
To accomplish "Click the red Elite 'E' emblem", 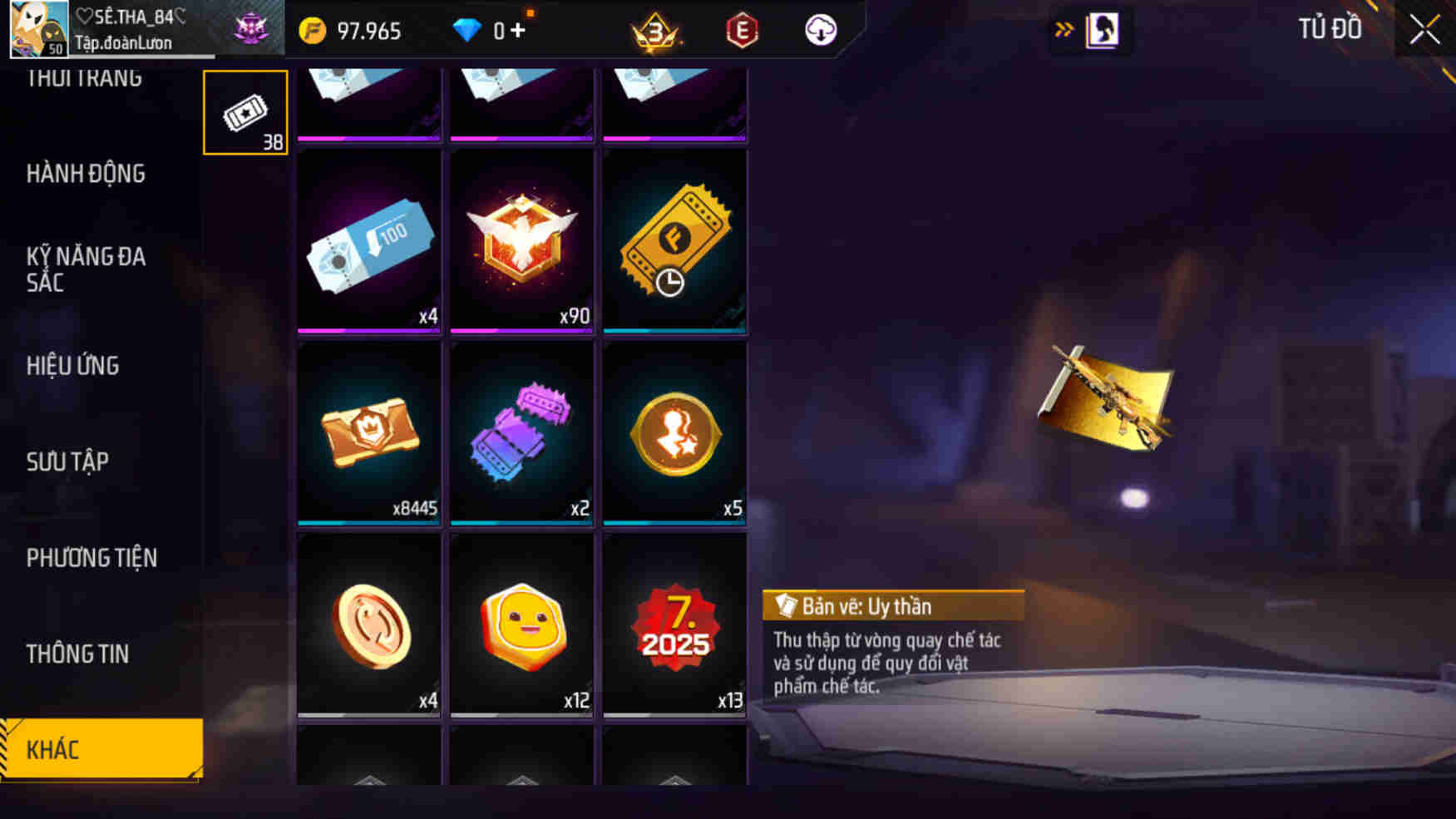I will point(742,30).
